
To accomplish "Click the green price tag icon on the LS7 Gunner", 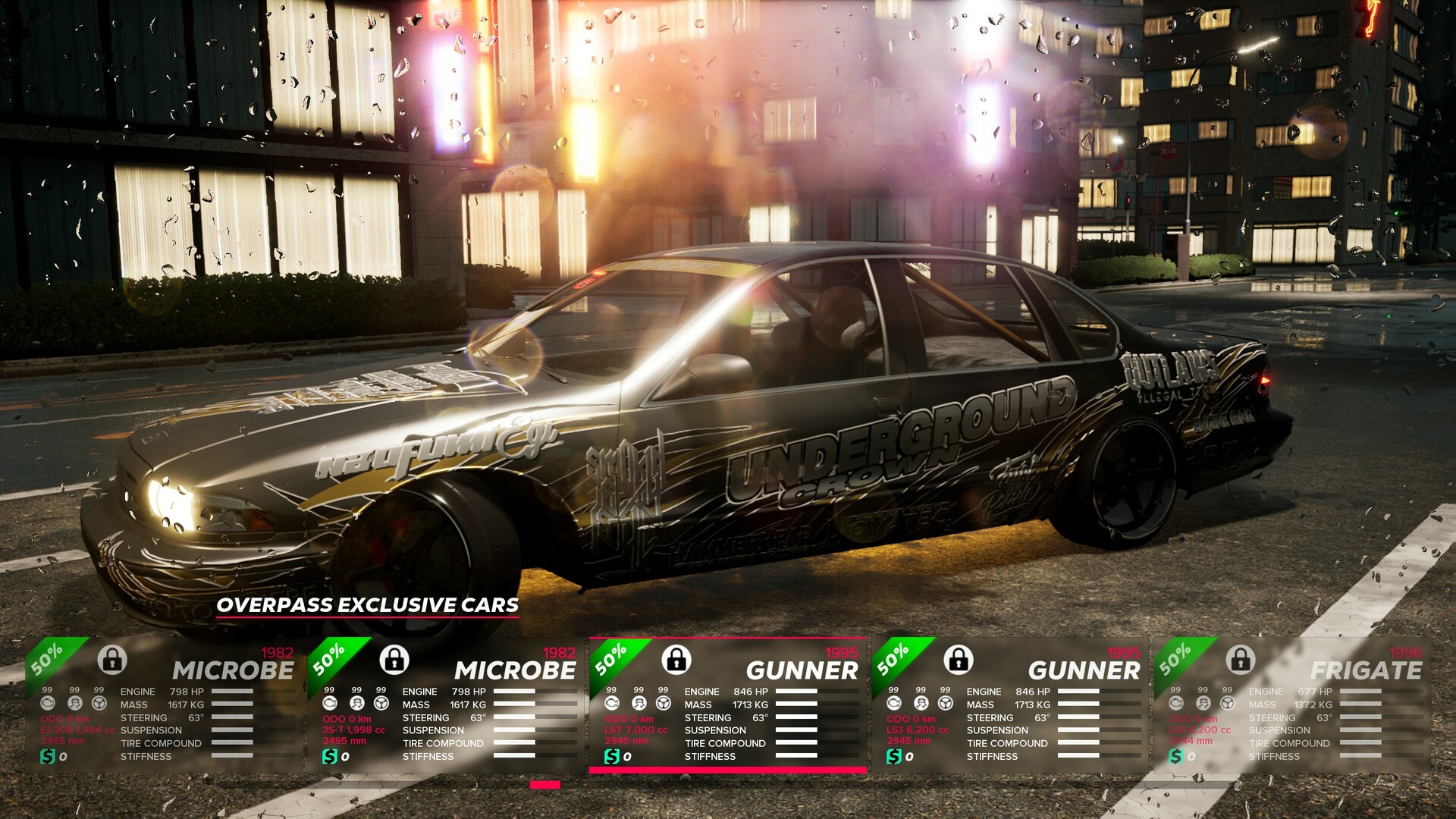I will click(x=611, y=757).
